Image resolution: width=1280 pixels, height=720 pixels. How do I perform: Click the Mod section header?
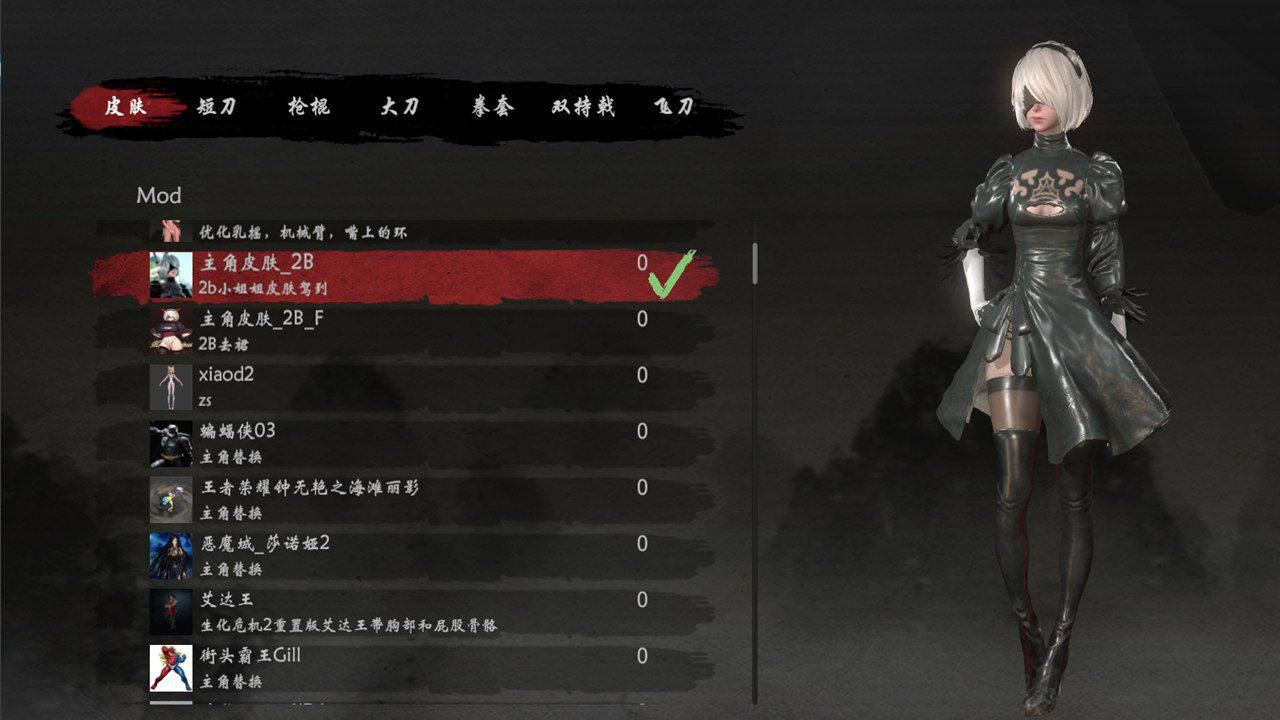[157, 195]
